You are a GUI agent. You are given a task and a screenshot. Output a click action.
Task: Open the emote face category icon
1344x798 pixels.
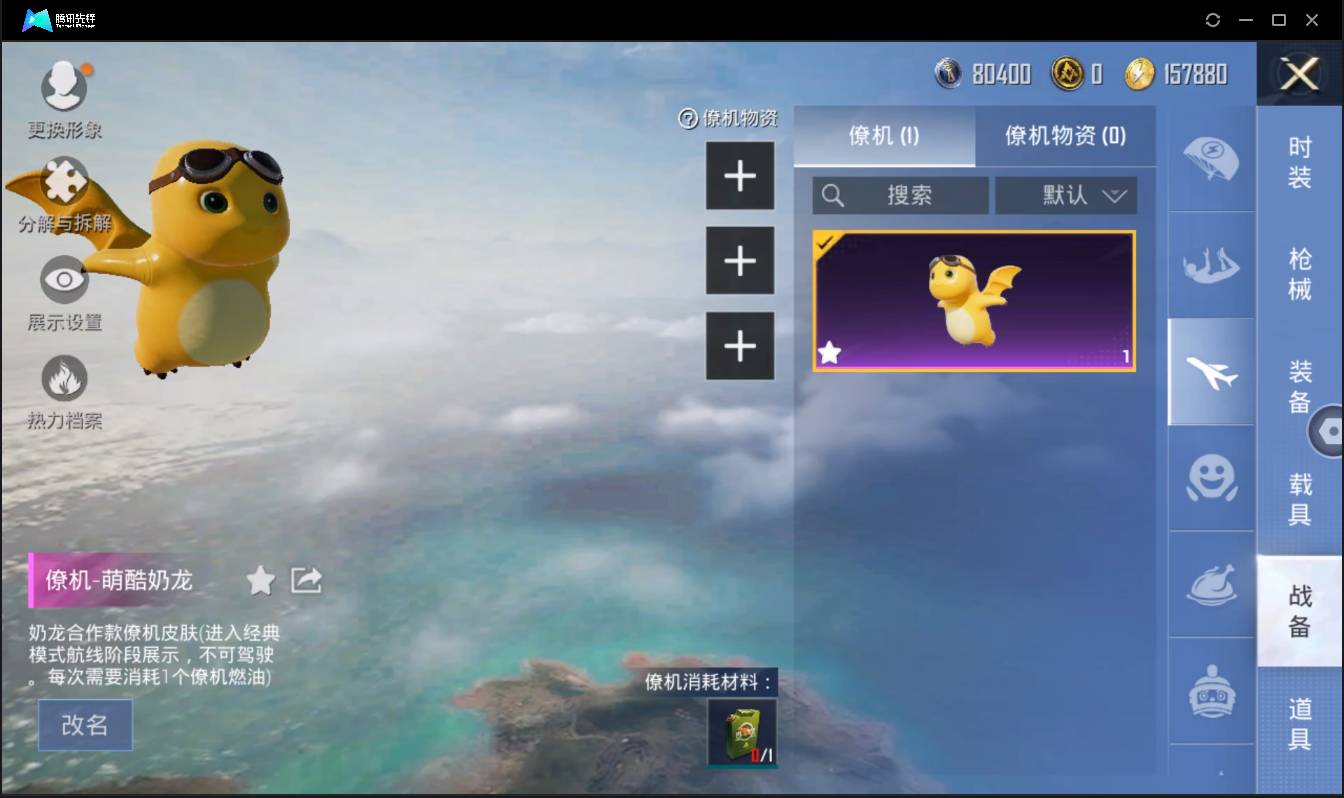point(1211,480)
